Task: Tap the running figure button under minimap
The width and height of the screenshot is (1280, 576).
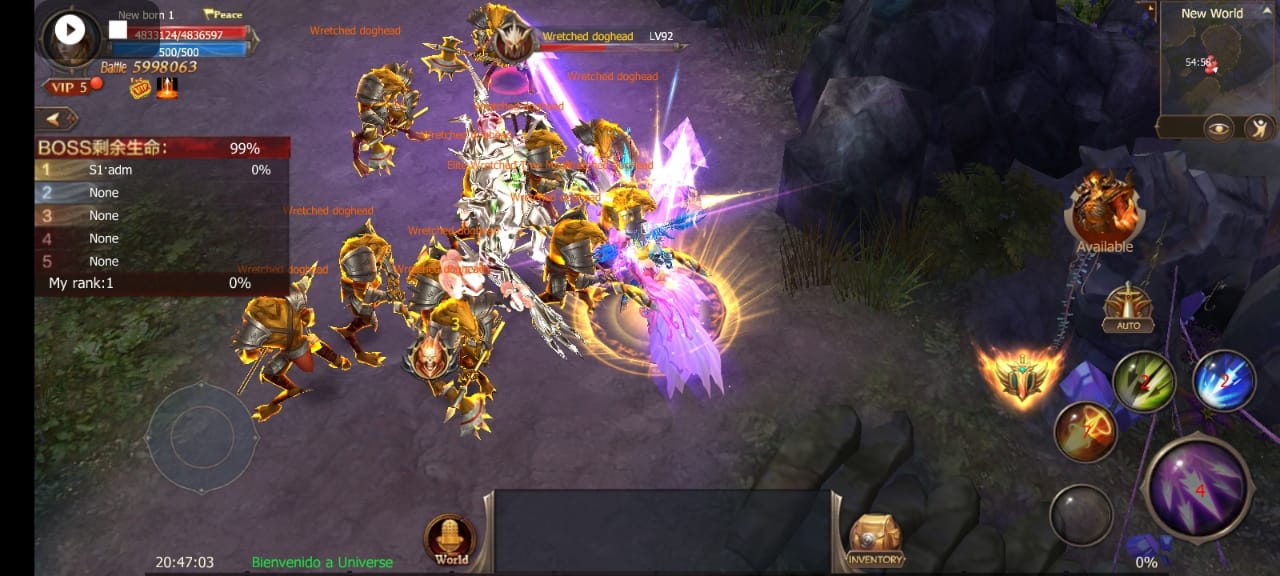Action: tap(1257, 127)
